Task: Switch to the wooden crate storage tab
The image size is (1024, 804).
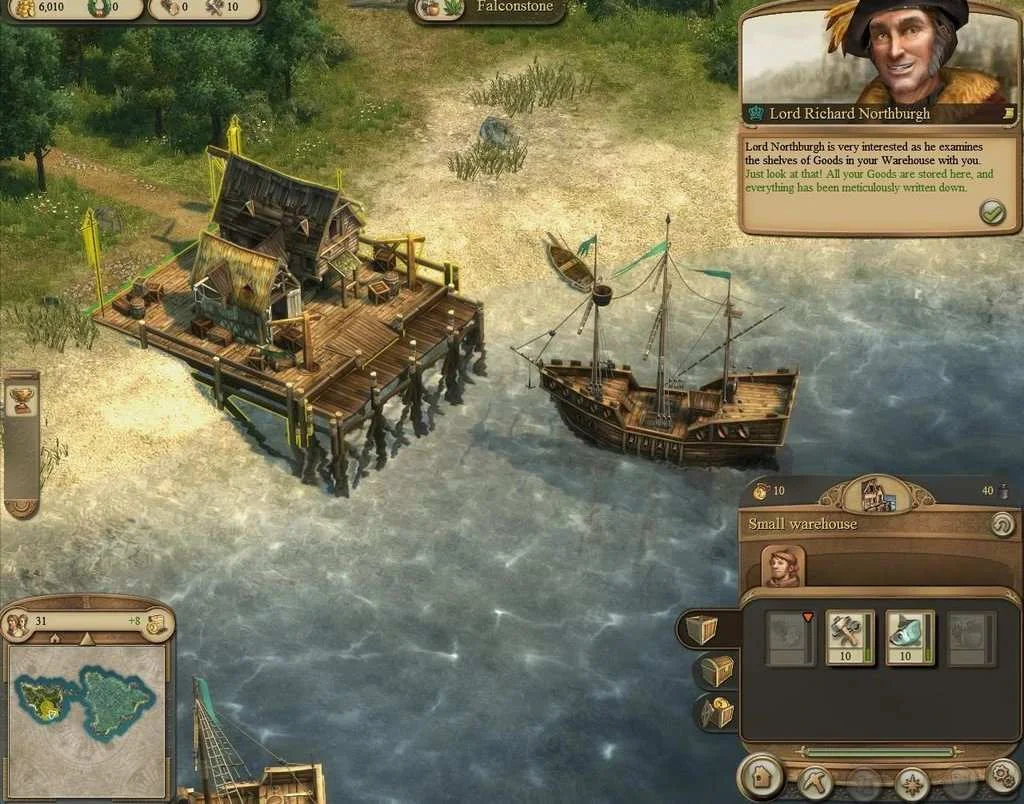Action: coord(702,628)
